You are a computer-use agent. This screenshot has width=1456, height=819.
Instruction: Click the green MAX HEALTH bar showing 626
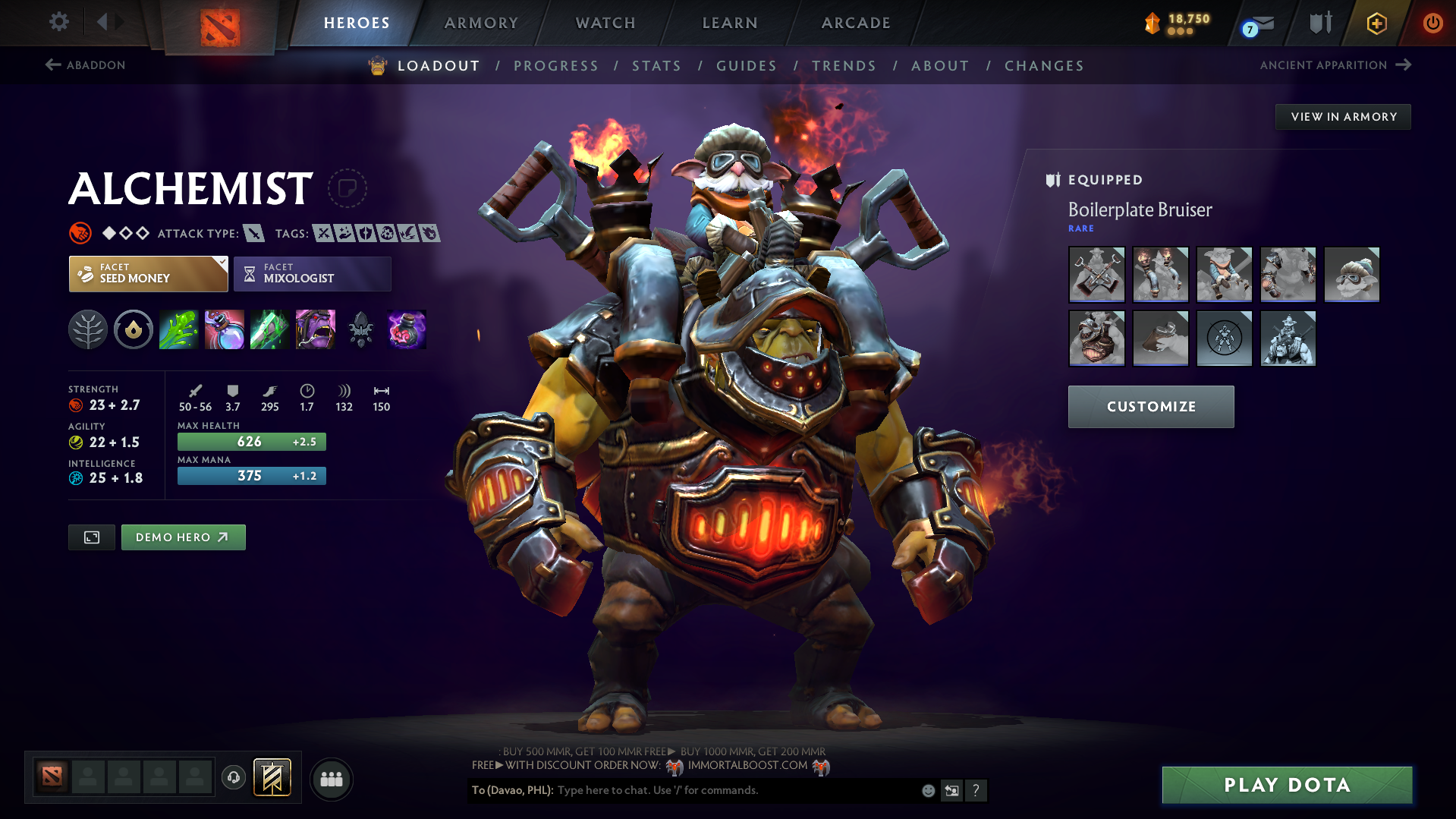(x=251, y=441)
